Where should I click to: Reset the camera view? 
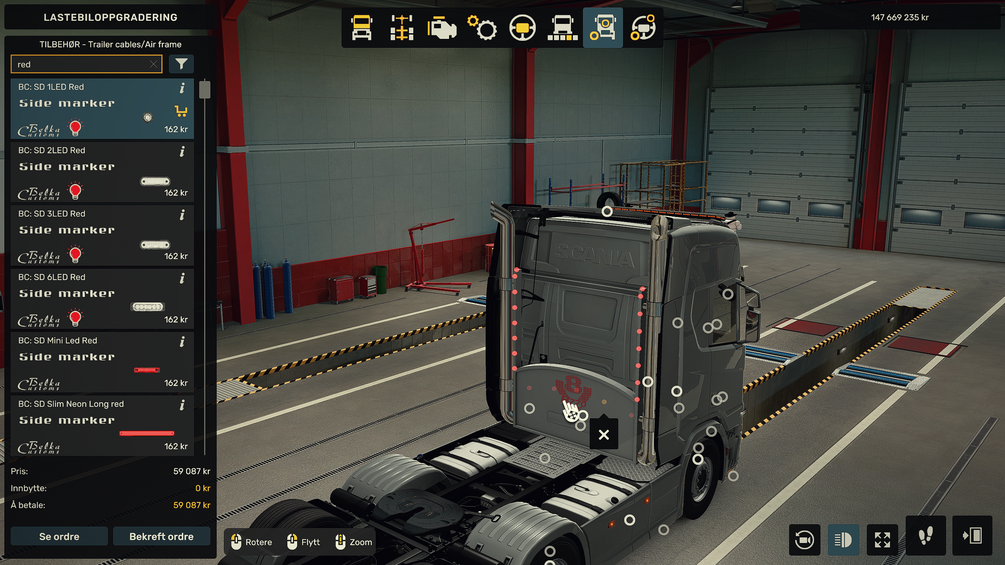pos(804,539)
